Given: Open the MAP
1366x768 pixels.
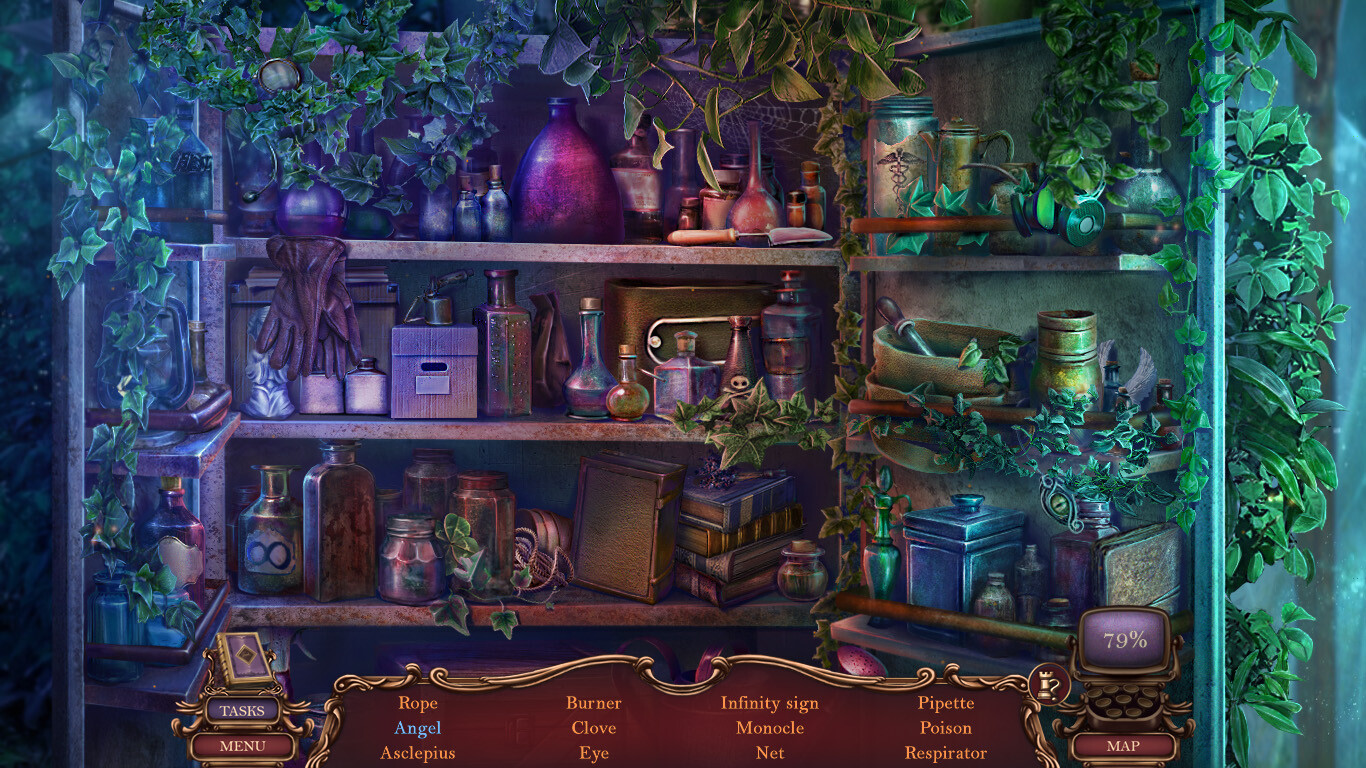Looking at the screenshot, I should click(1126, 745).
